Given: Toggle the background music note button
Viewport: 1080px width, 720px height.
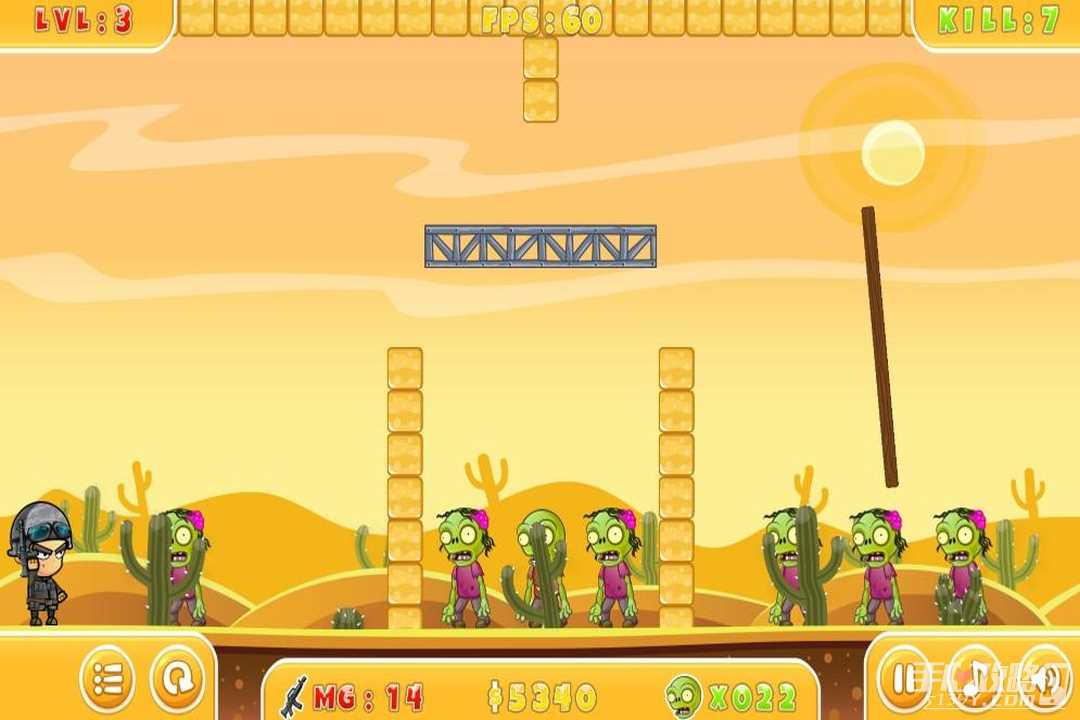Looking at the screenshot, I should pos(973,680).
